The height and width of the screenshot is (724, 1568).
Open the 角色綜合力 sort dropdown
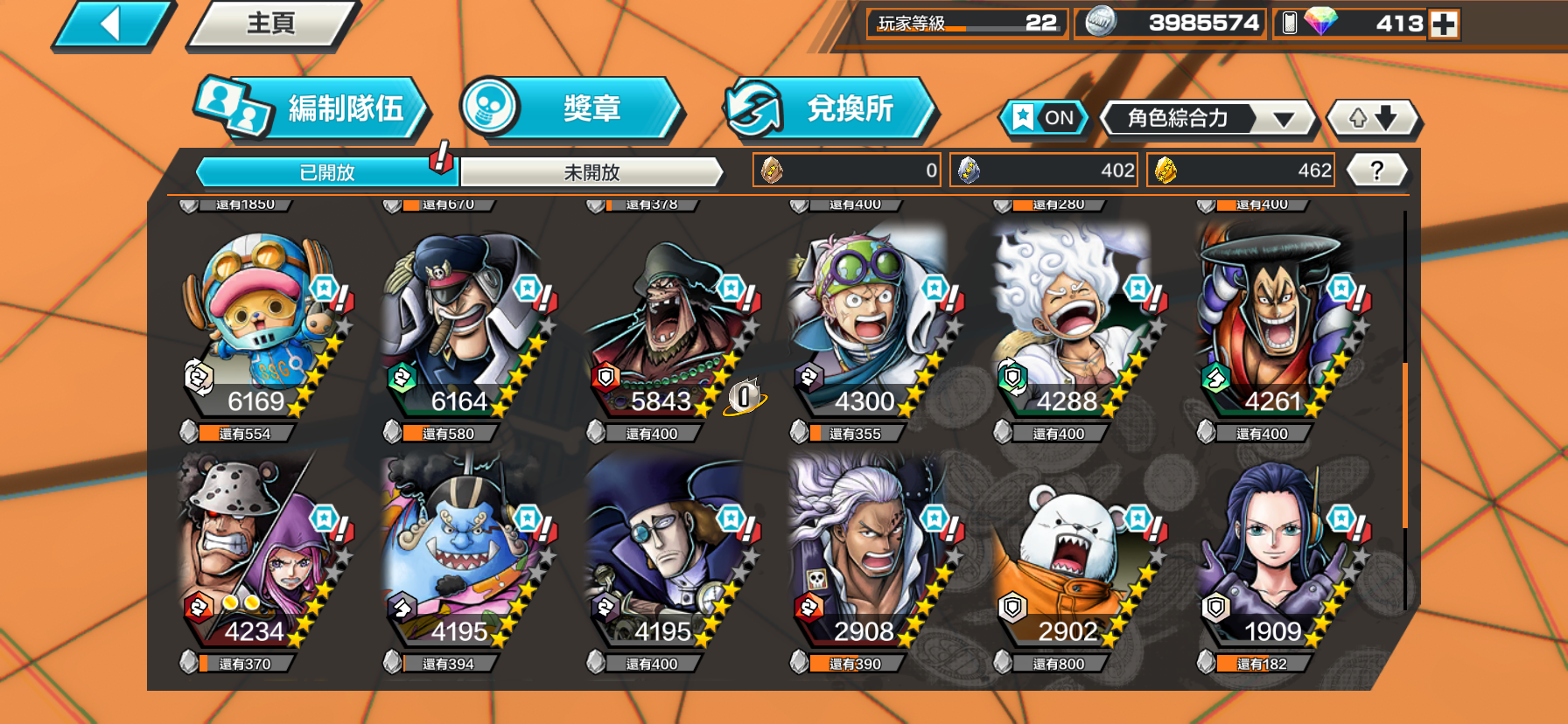(1207, 118)
